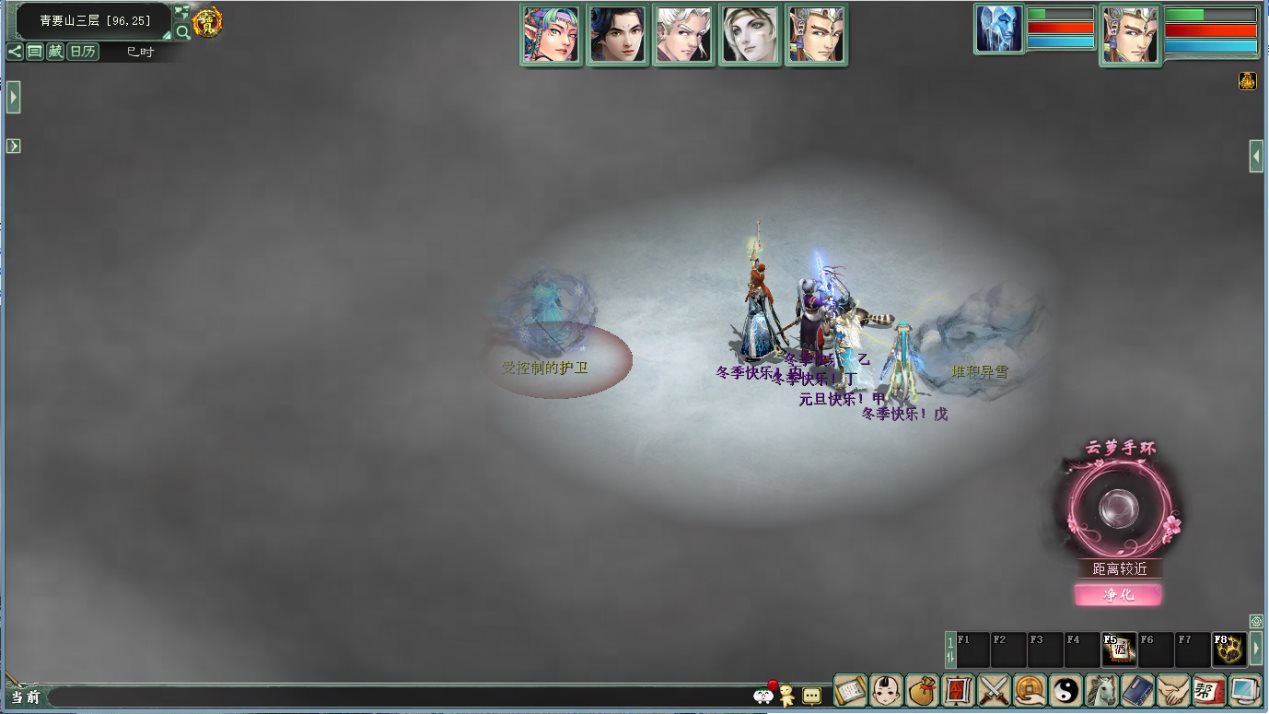
Task: Open the child face character icon
Action: (x=885, y=690)
